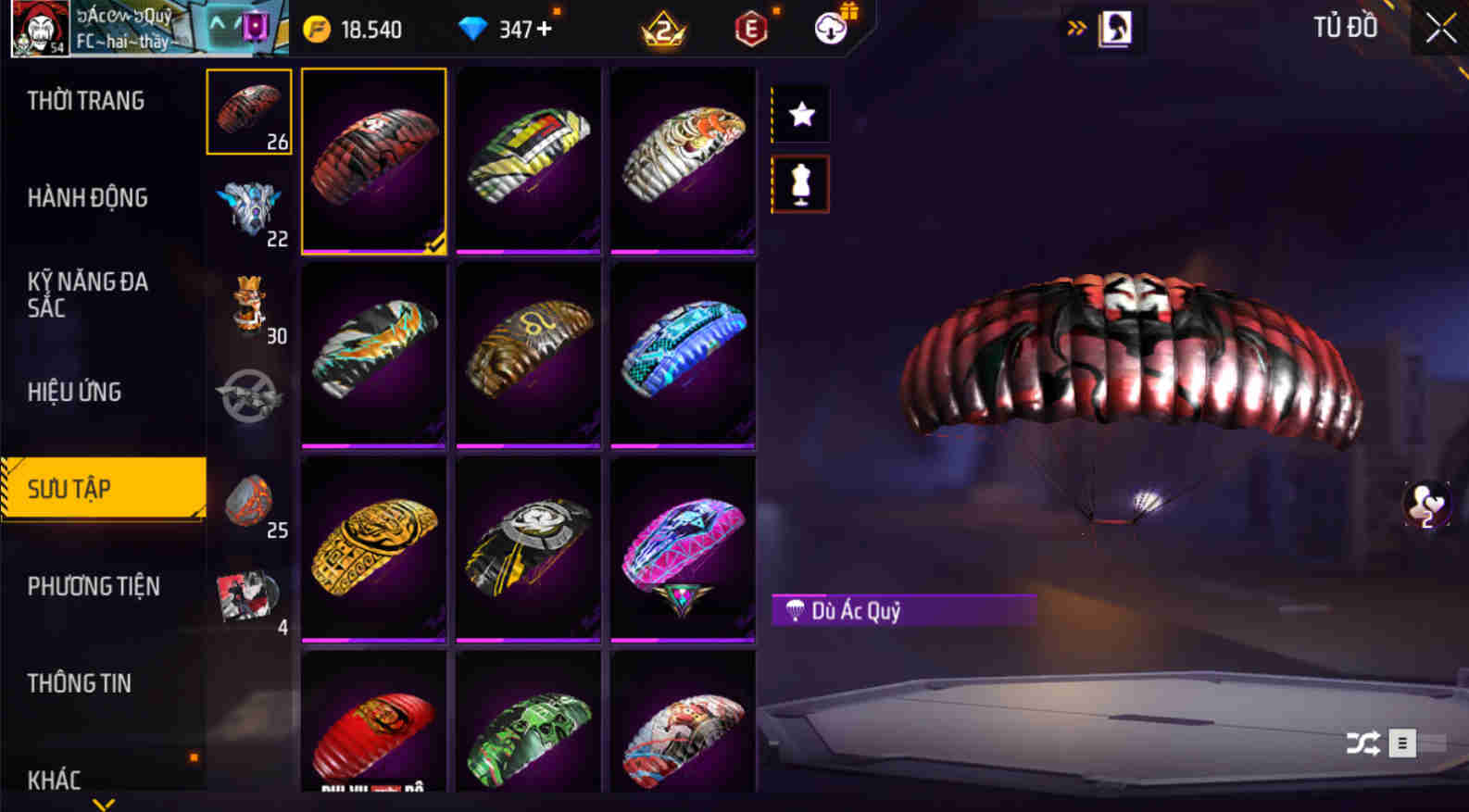1469x812 pixels.
Task: Select the mannequin try-on icon
Action: (x=799, y=183)
